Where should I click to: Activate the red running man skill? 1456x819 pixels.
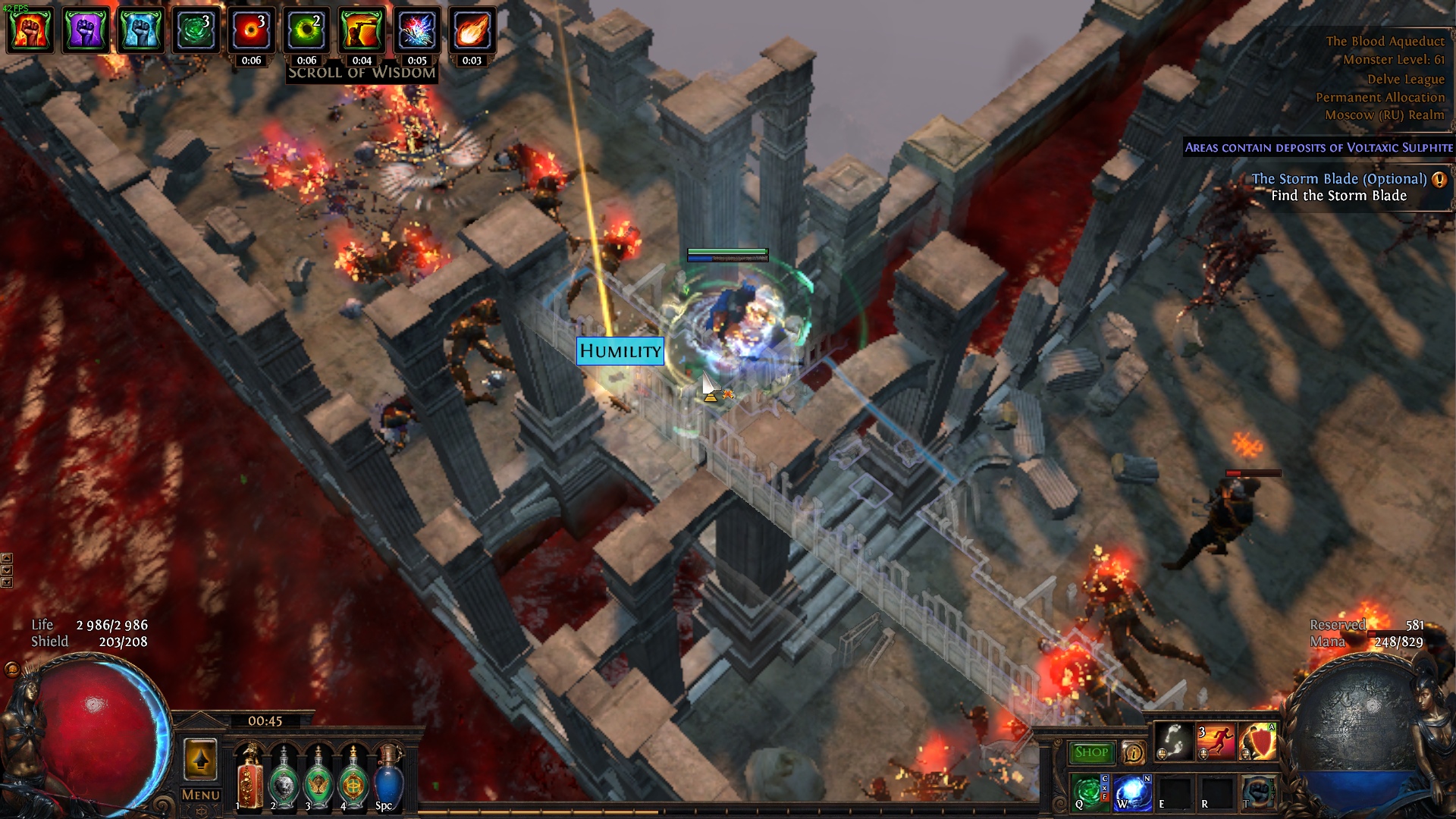pos(1215,742)
